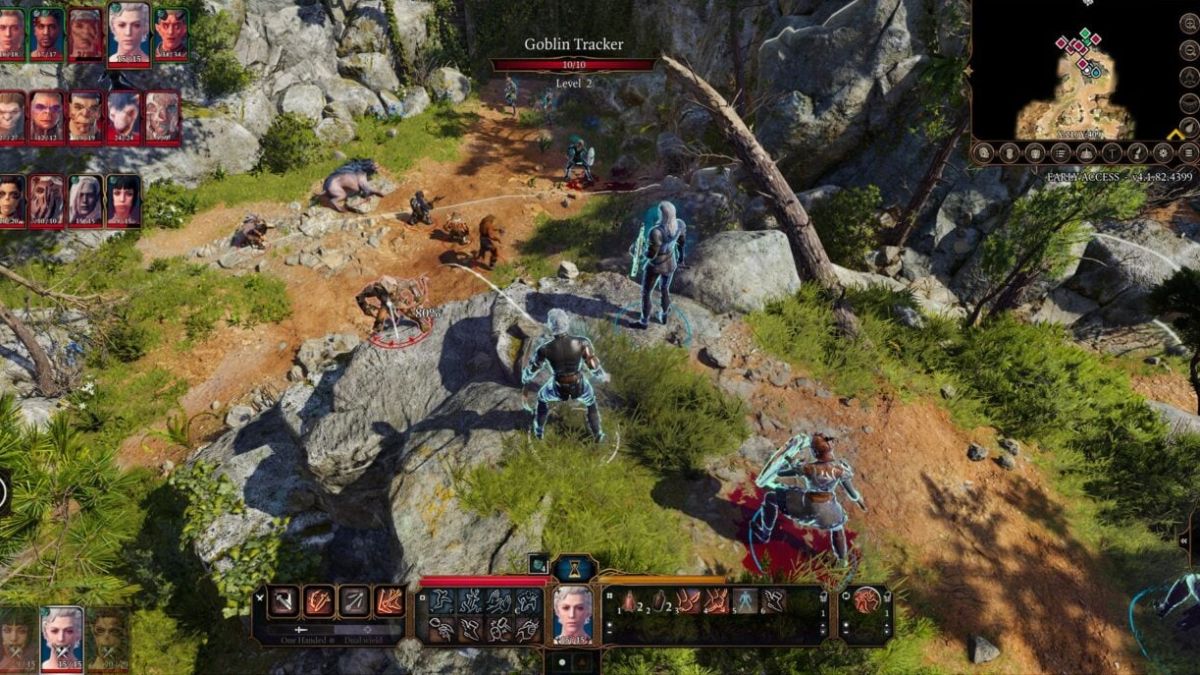Click the round red ability icon at hotbar's end
The image size is (1200, 675).
coord(866,601)
